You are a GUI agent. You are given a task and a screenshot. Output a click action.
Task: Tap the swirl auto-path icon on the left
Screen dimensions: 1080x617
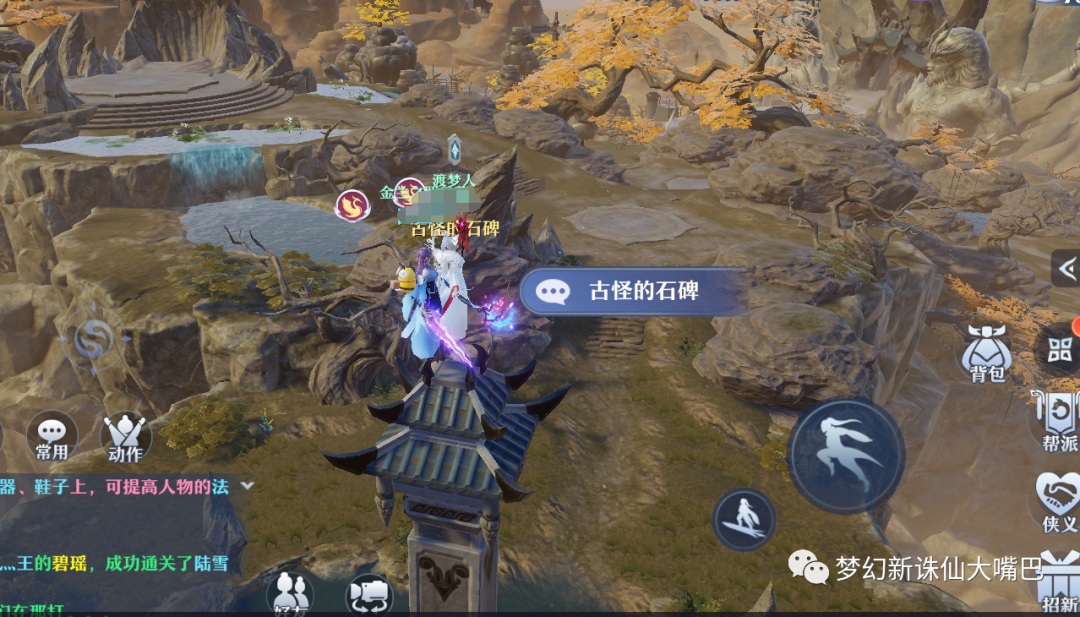[x=92, y=334]
